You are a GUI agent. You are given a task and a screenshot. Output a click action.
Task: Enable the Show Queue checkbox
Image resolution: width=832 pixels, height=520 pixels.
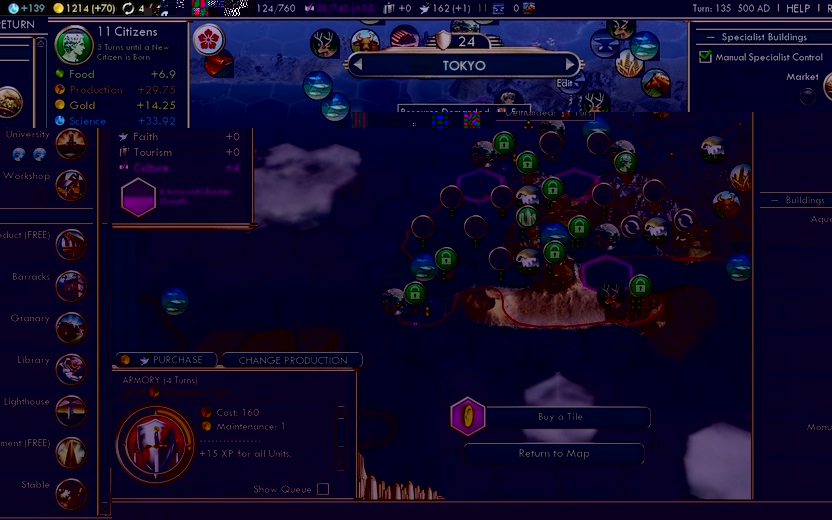click(x=322, y=489)
